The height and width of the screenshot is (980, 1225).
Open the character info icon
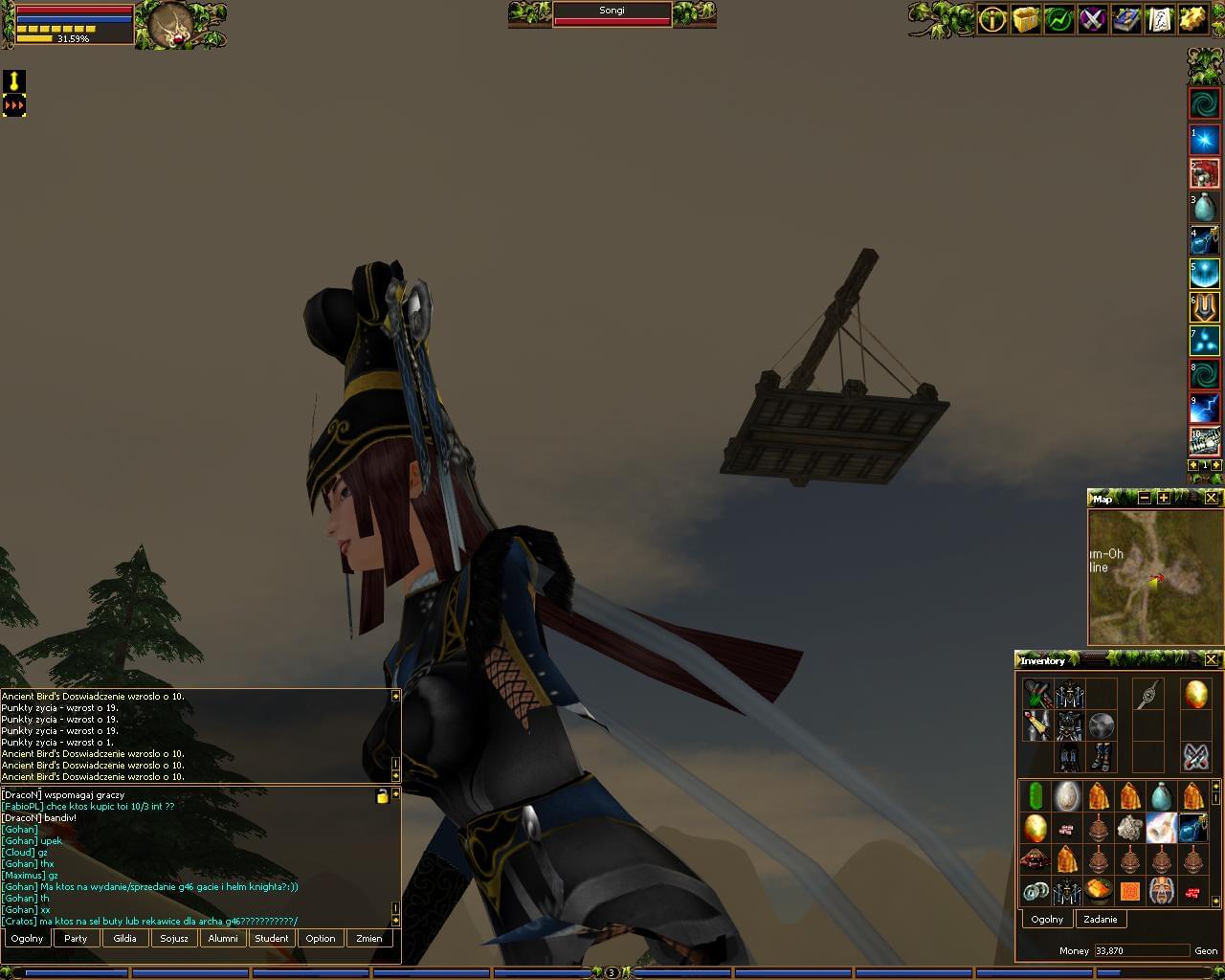[x=992, y=19]
